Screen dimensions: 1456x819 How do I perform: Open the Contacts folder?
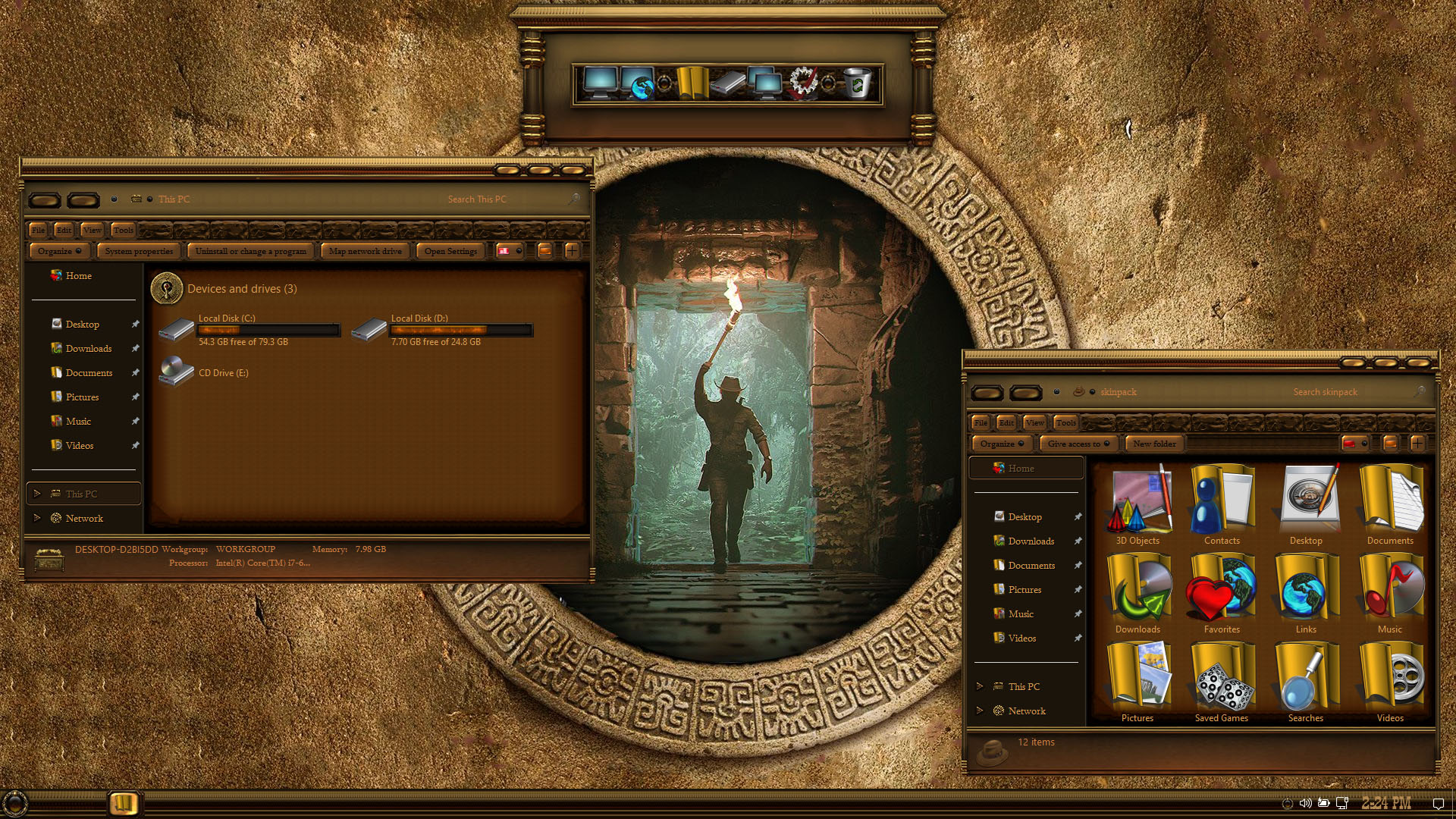(x=1222, y=504)
